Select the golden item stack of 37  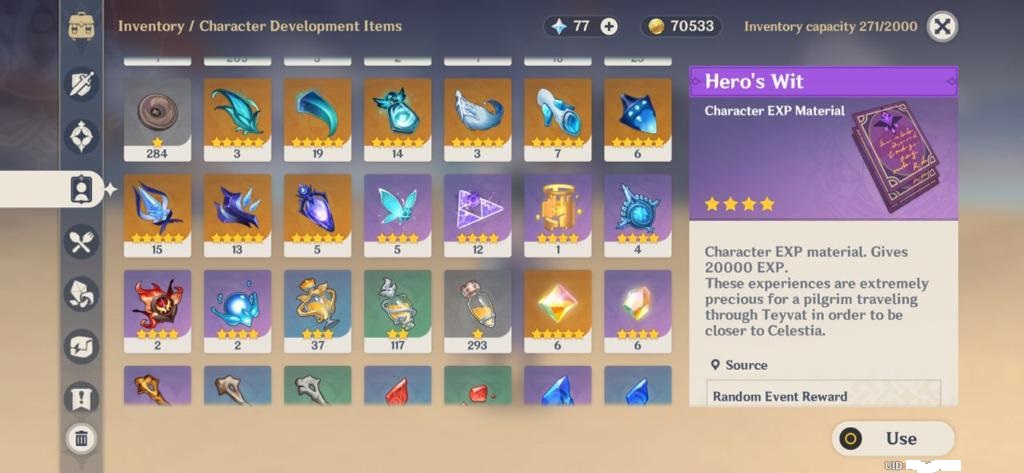(x=317, y=309)
